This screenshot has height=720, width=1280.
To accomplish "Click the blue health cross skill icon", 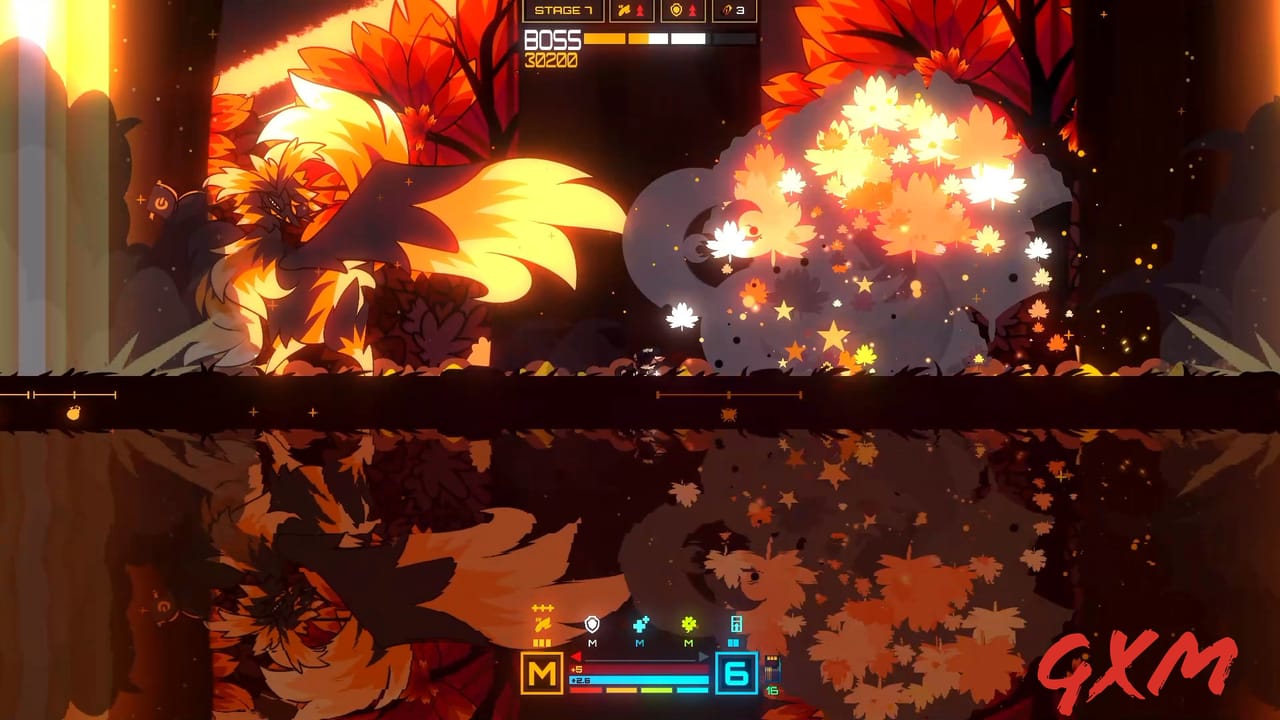I will (x=641, y=625).
